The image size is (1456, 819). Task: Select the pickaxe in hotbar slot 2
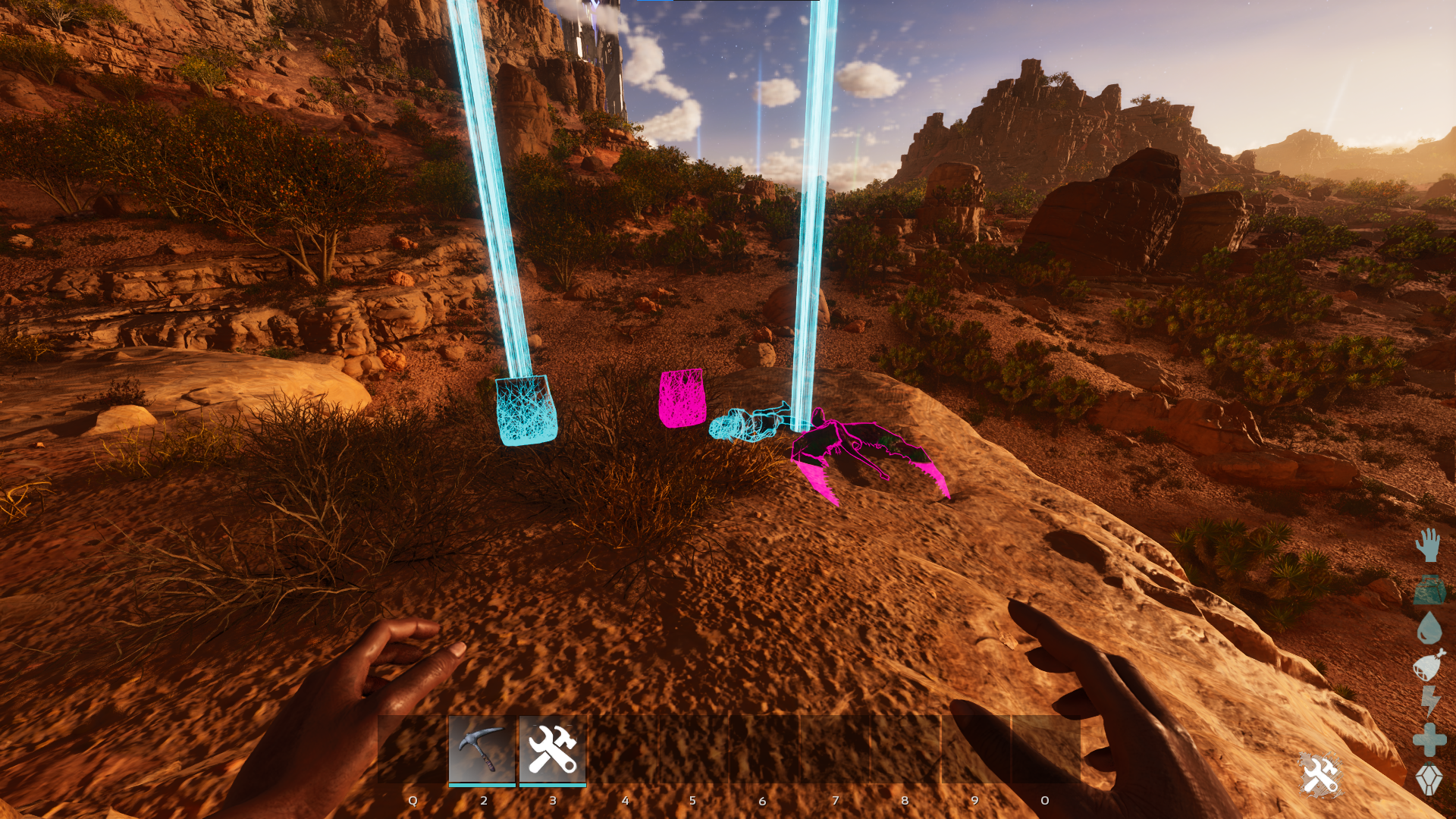coord(482,749)
